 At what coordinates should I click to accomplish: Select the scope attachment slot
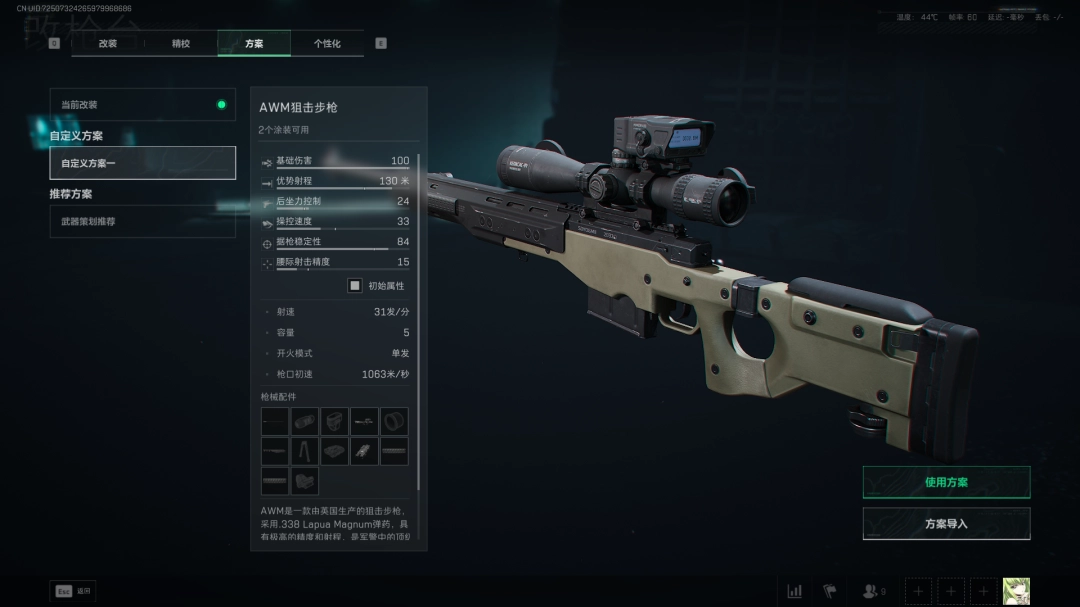(x=305, y=421)
